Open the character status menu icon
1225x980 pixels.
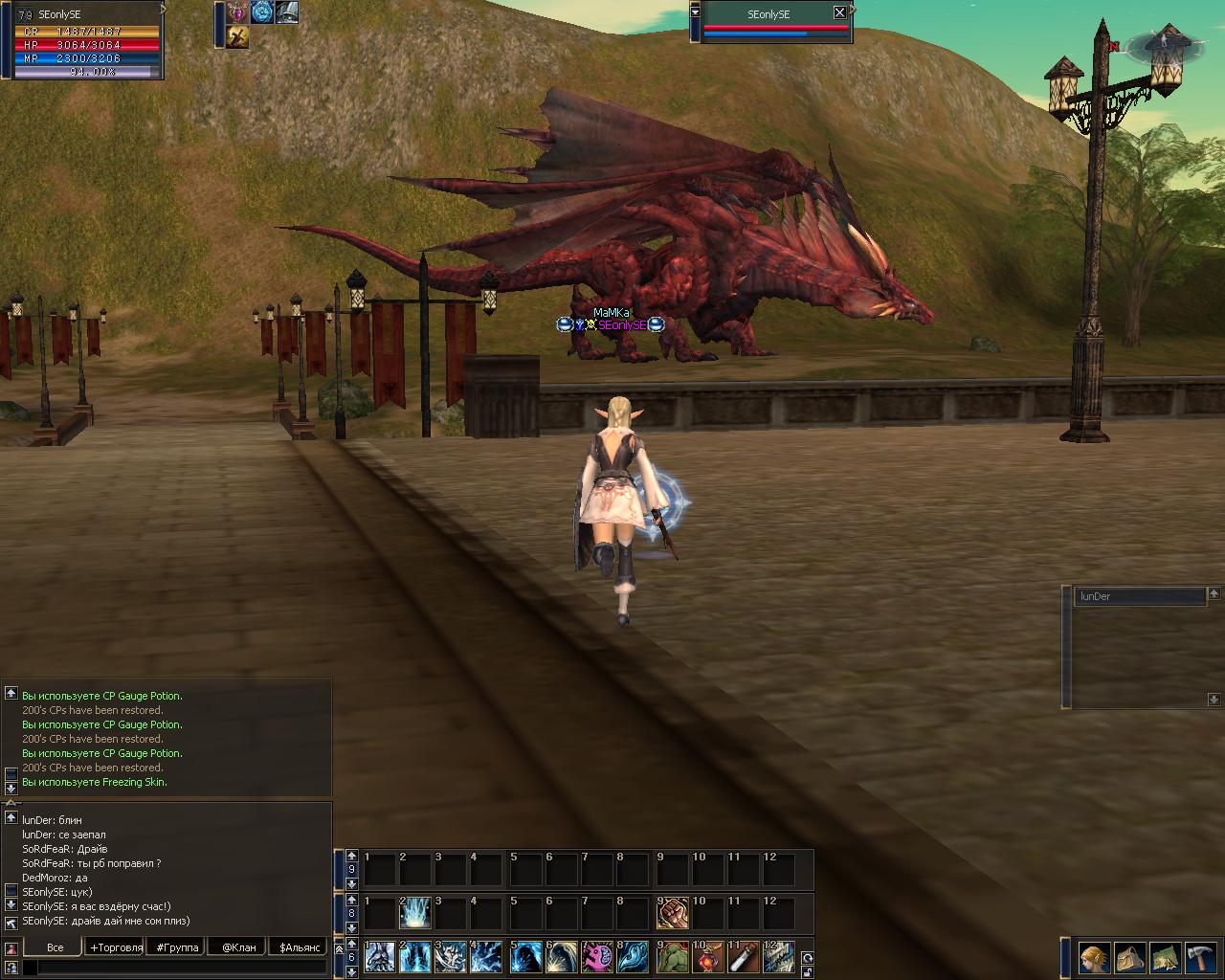coord(1095,957)
